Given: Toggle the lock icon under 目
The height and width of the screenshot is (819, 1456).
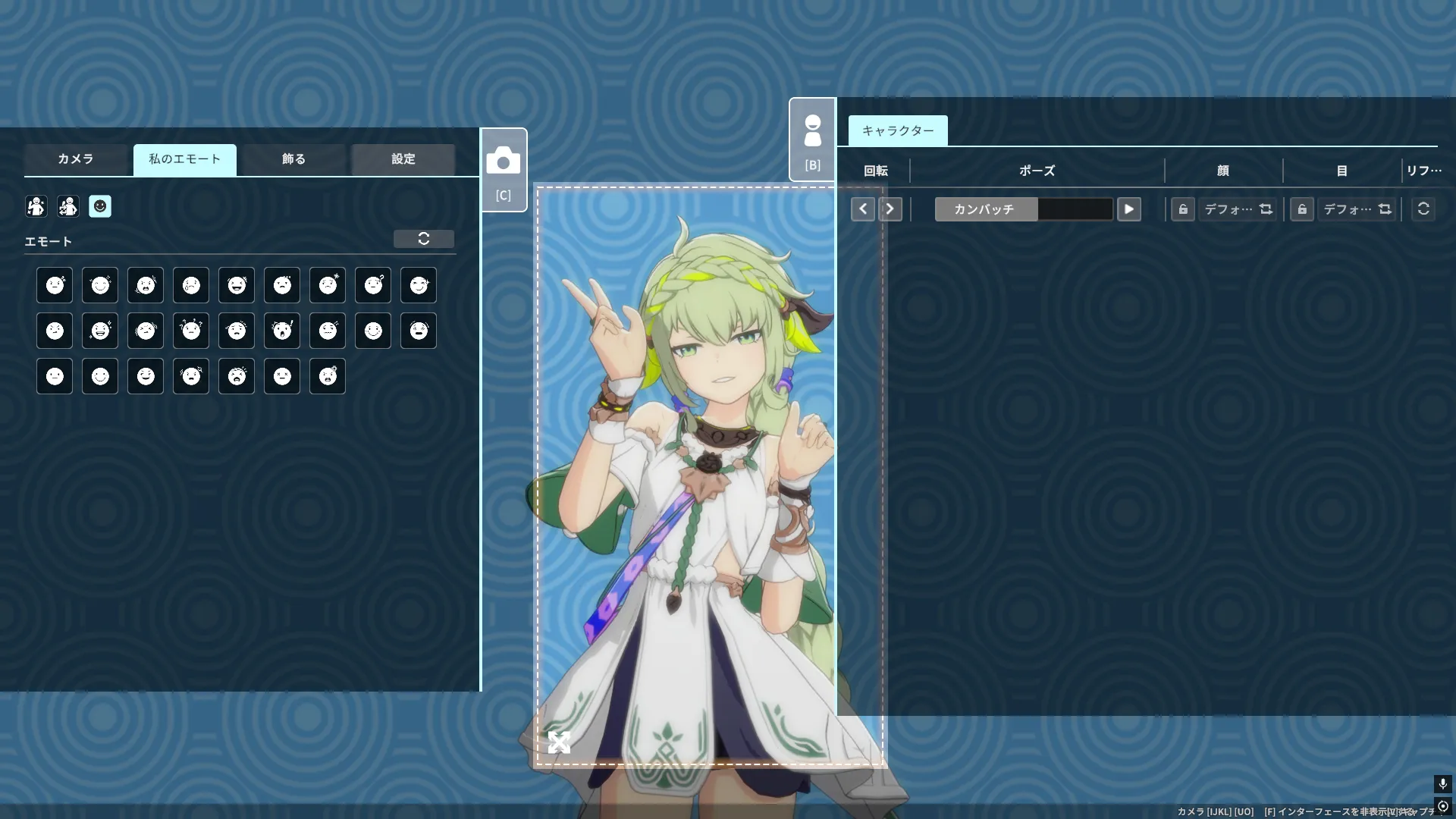Looking at the screenshot, I should coord(1302,209).
